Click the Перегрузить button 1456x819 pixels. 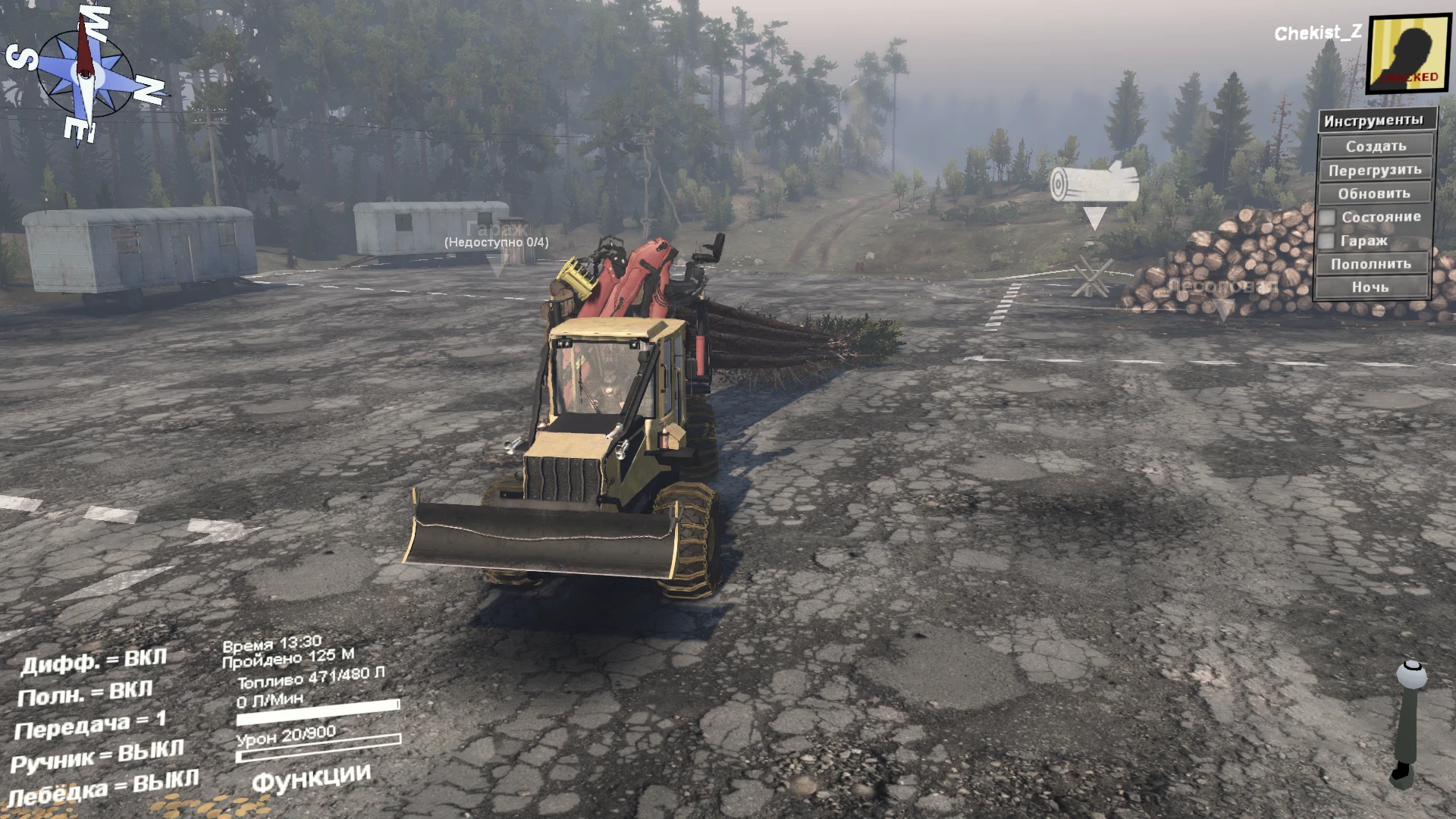pyautogui.click(x=1374, y=169)
